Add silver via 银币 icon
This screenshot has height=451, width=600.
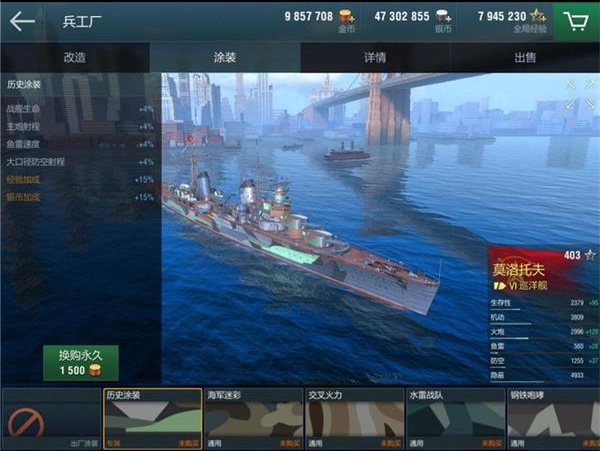(x=442, y=17)
